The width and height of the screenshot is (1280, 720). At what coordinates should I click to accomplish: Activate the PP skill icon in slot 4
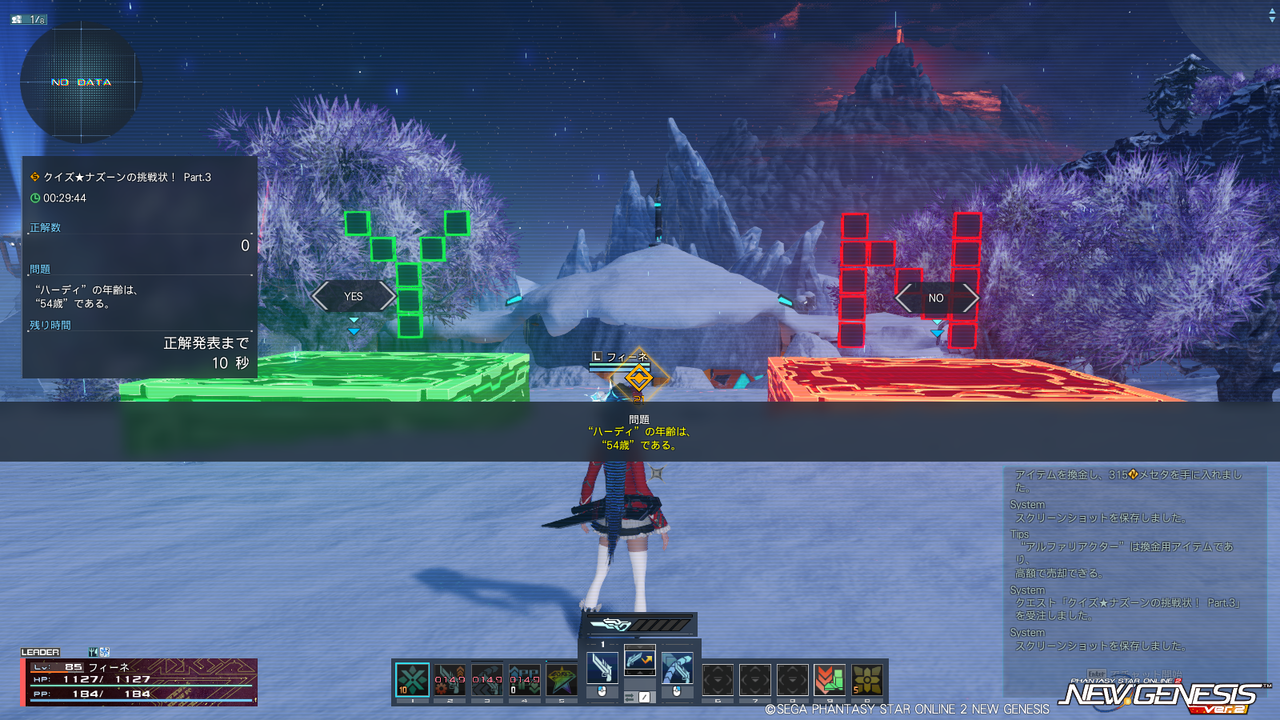tap(525, 680)
